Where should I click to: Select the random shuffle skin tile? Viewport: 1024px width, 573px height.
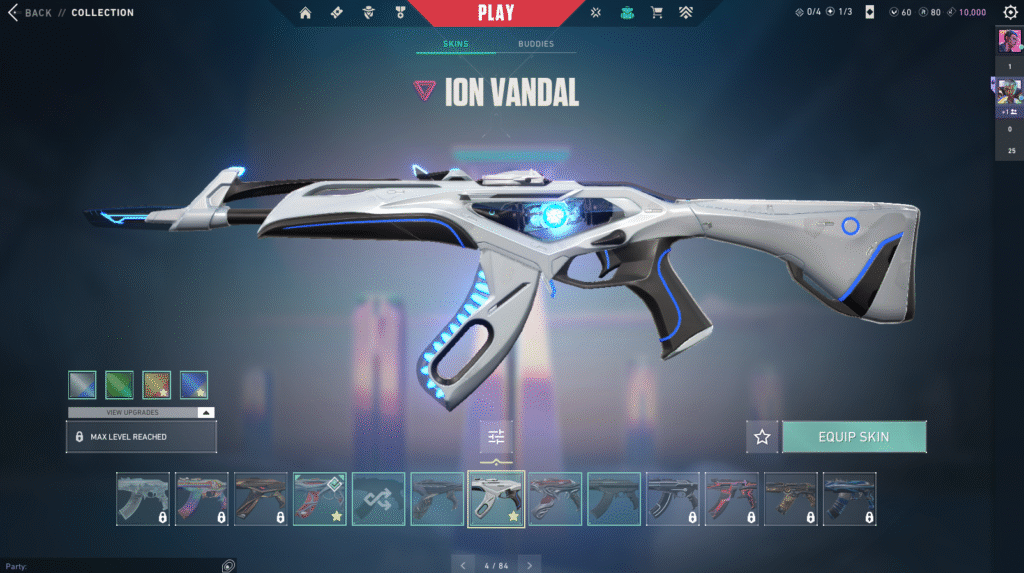(378, 499)
